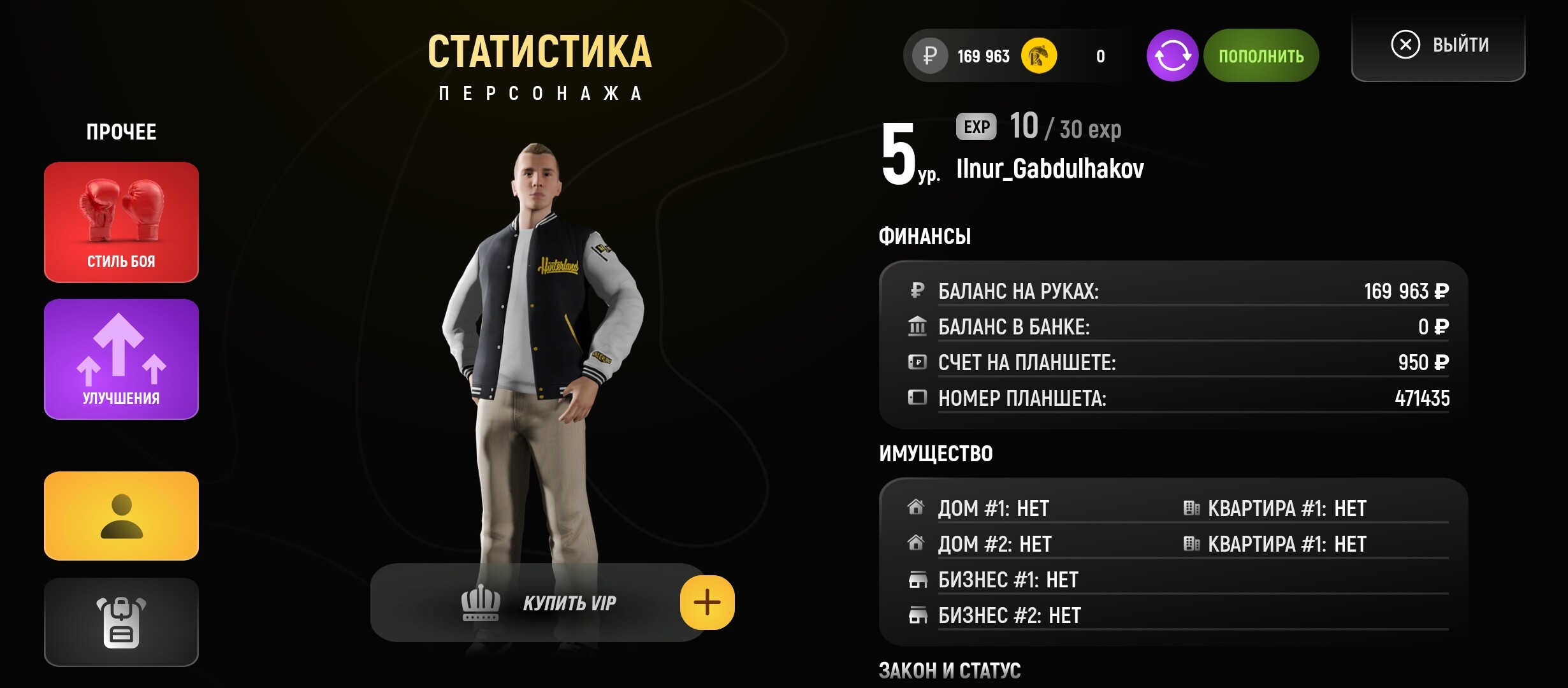Click the purple currency exchange icon
The width and height of the screenshot is (1568, 688).
click(x=1173, y=55)
